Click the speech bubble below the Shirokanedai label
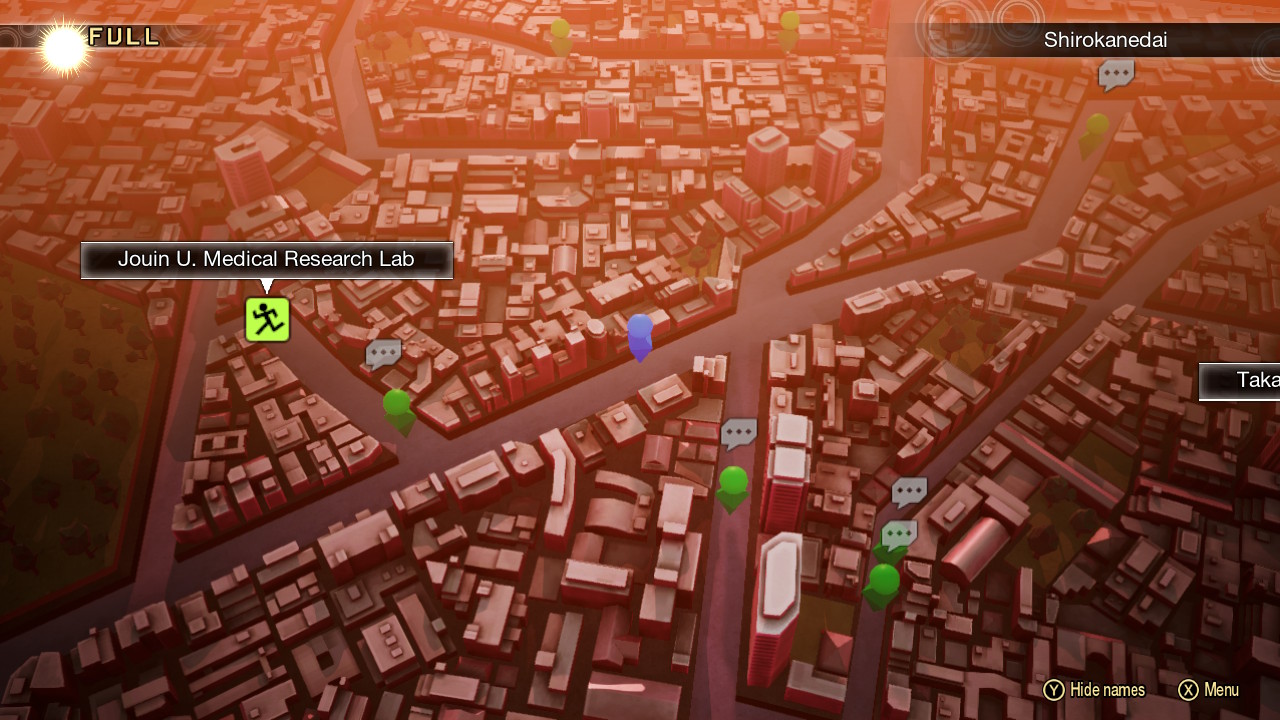The width and height of the screenshot is (1280, 720). [1116, 74]
